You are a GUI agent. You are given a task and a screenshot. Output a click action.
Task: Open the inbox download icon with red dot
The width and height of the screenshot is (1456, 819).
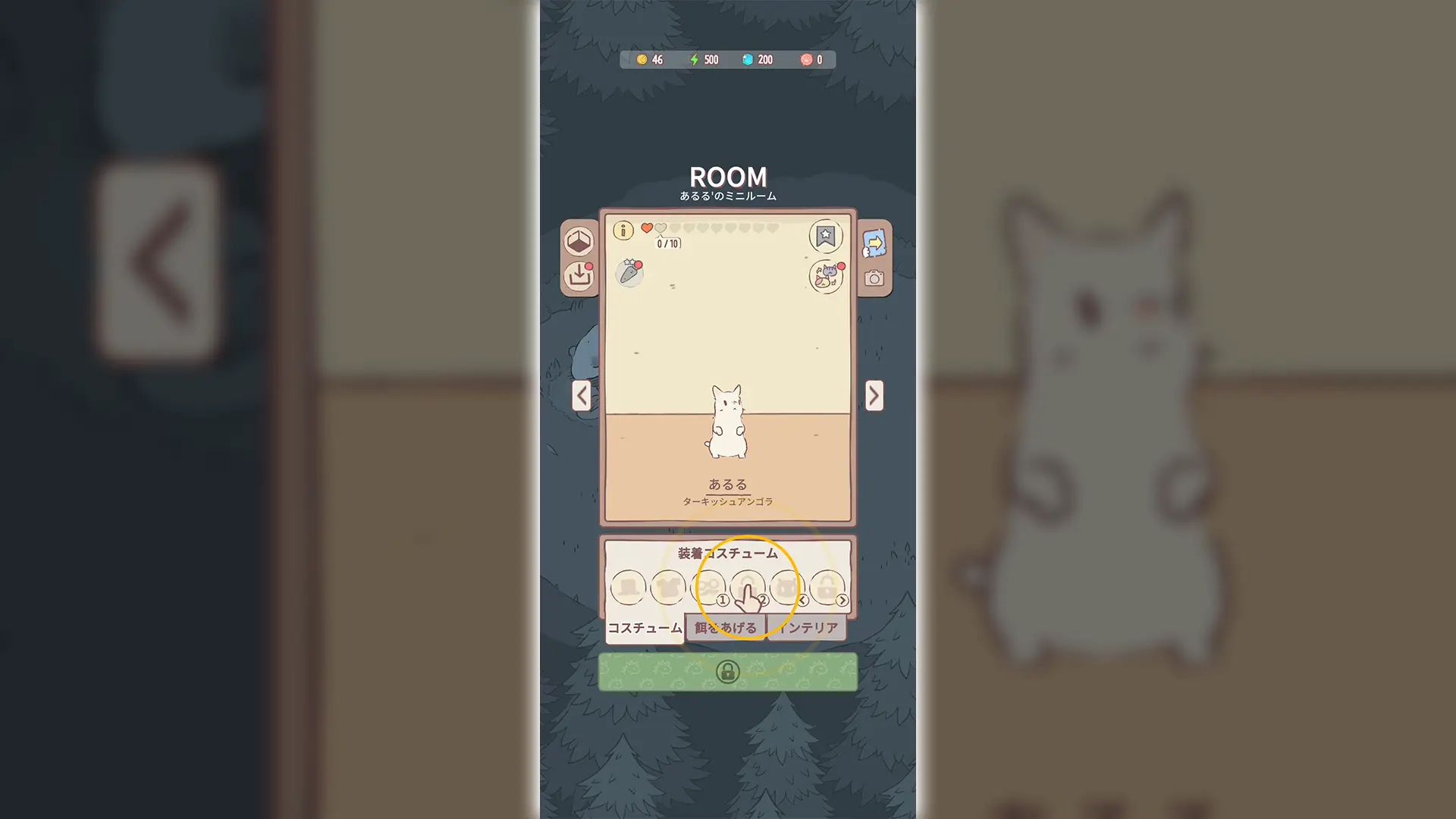pyautogui.click(x=579, y=277)
